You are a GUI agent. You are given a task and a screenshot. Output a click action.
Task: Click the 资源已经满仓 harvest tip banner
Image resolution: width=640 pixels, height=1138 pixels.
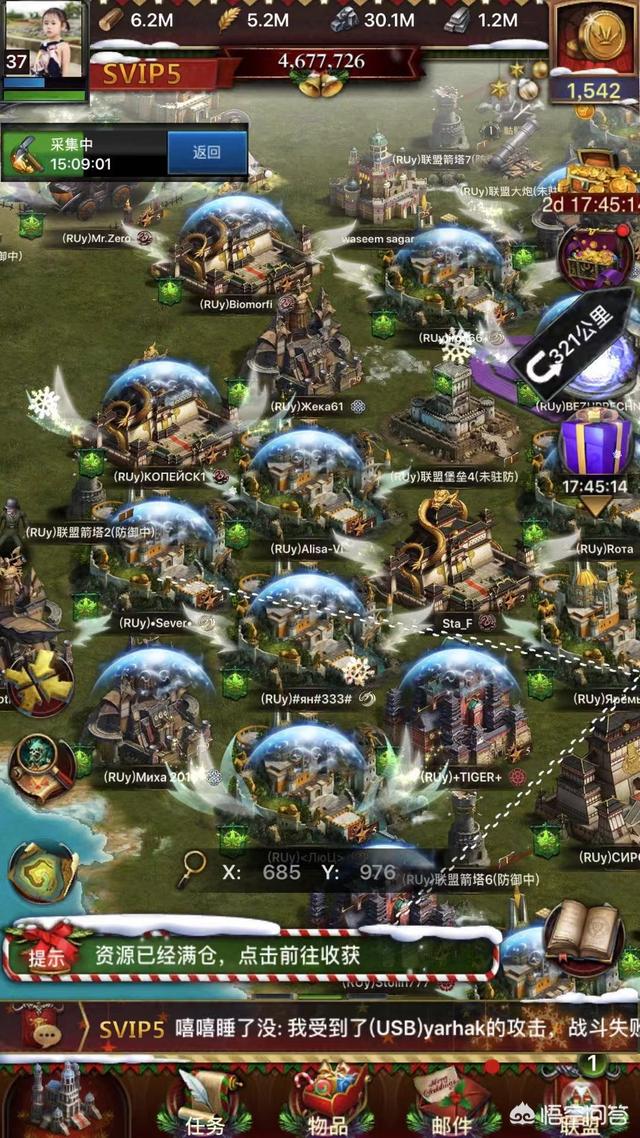pos(250,954)
